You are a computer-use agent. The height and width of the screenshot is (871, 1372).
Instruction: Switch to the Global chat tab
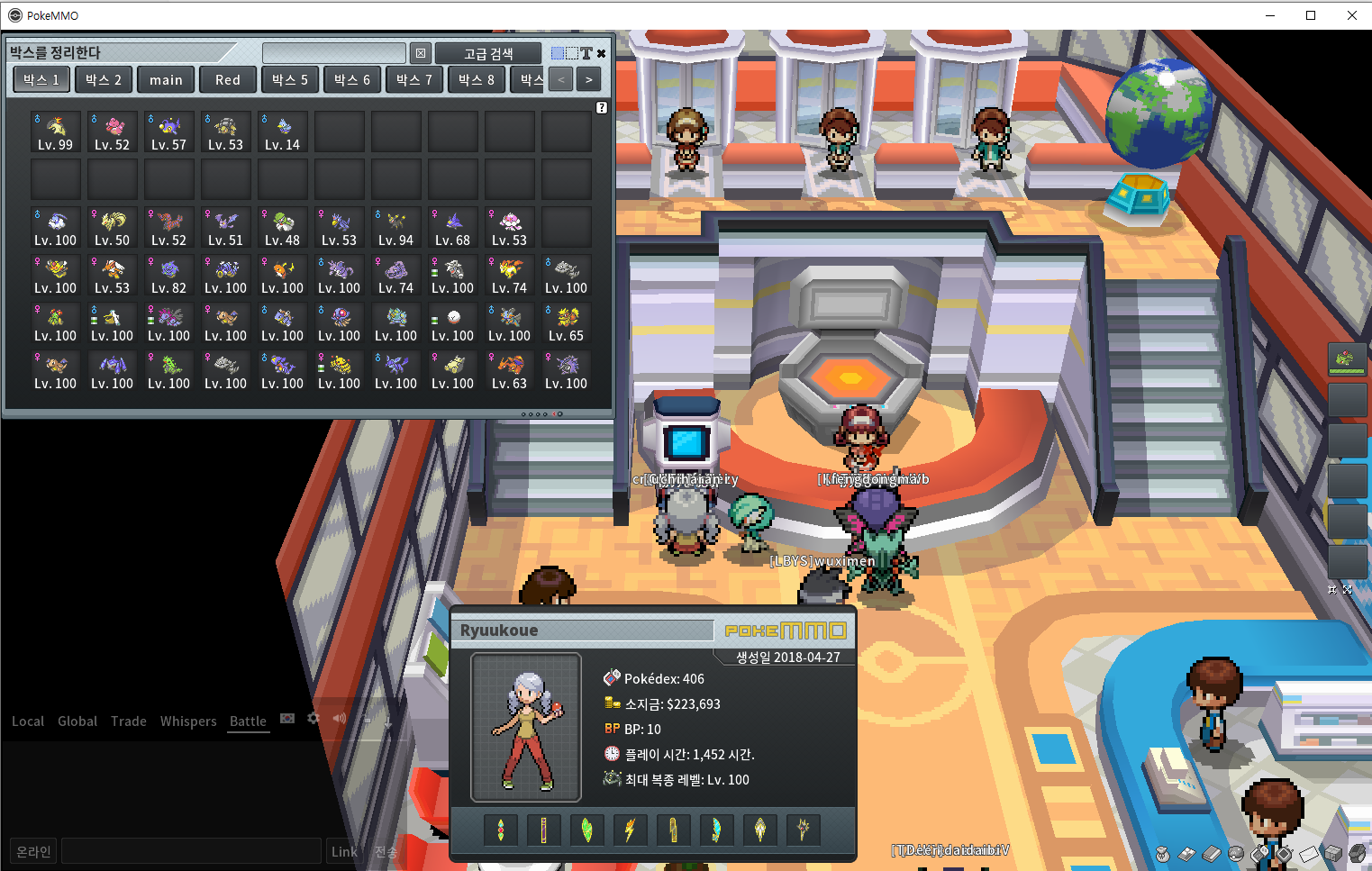click(x=77, y=721)
